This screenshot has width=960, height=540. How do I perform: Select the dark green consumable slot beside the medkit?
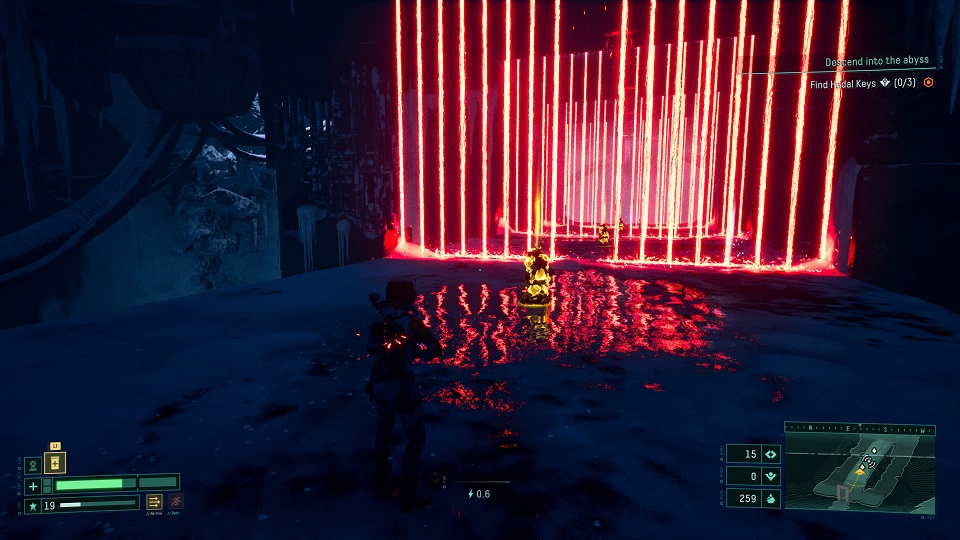click(33, 465)
